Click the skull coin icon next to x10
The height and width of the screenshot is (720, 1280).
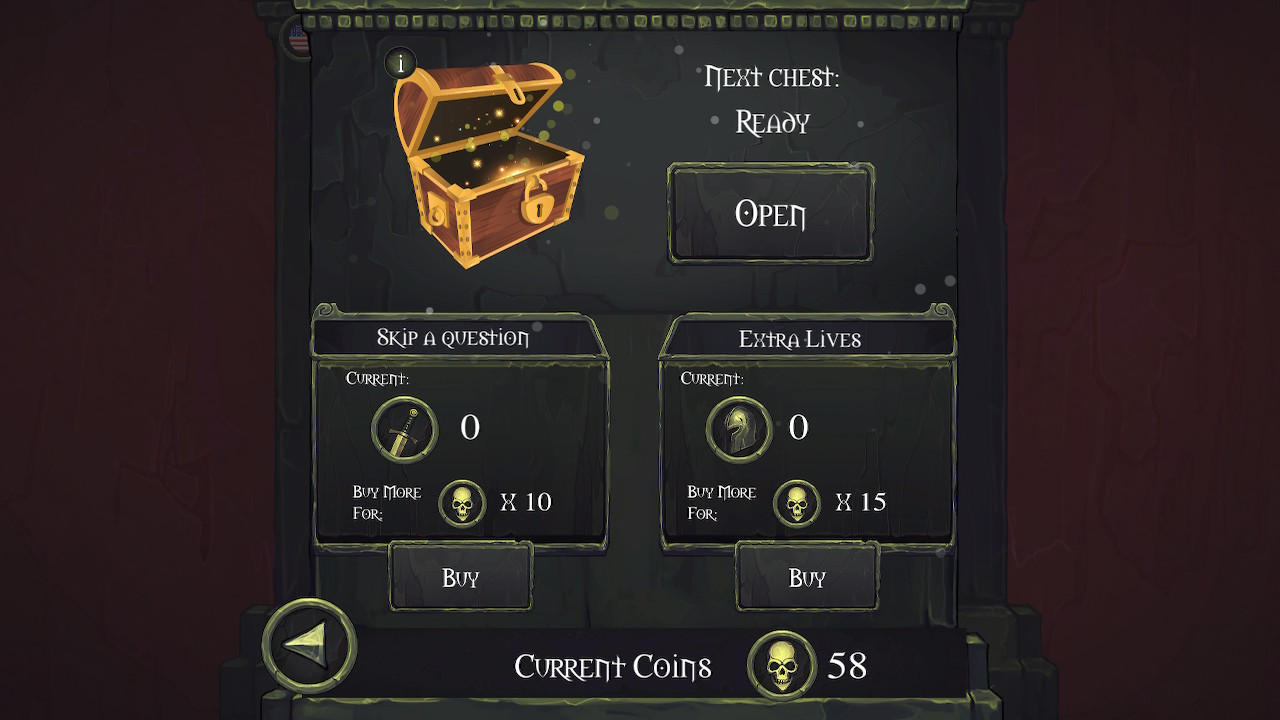click(x=462, y=502)
